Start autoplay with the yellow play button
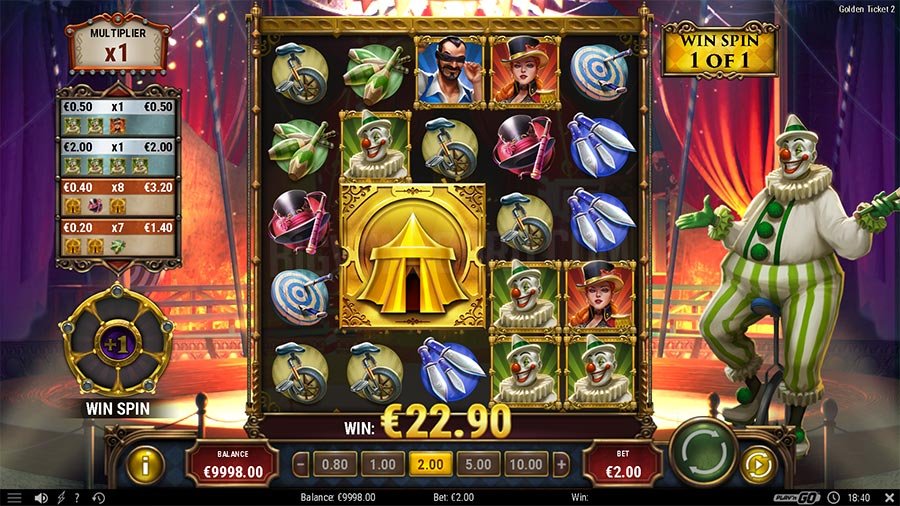Screen dimensions: 900x506 click(x=757, y=464)
